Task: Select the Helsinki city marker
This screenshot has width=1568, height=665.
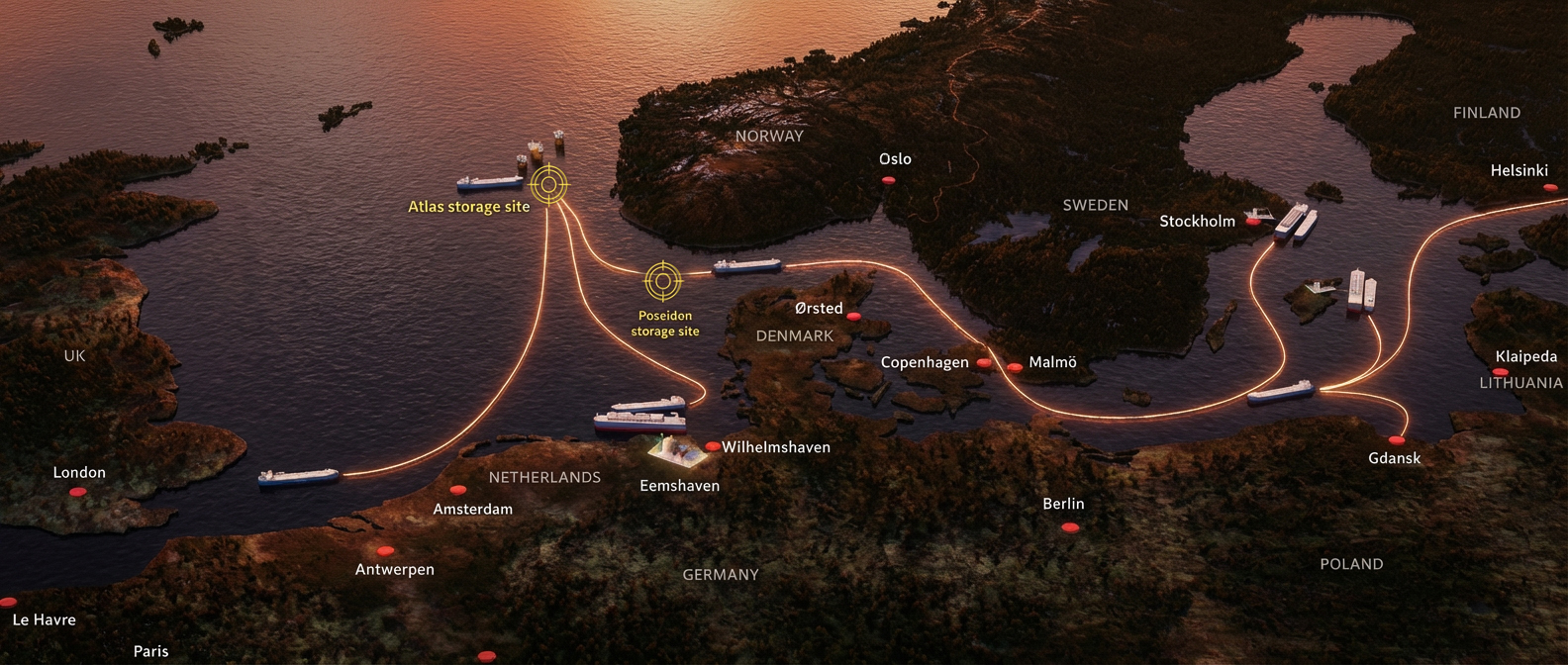Action: click(x=1549, y=187)
